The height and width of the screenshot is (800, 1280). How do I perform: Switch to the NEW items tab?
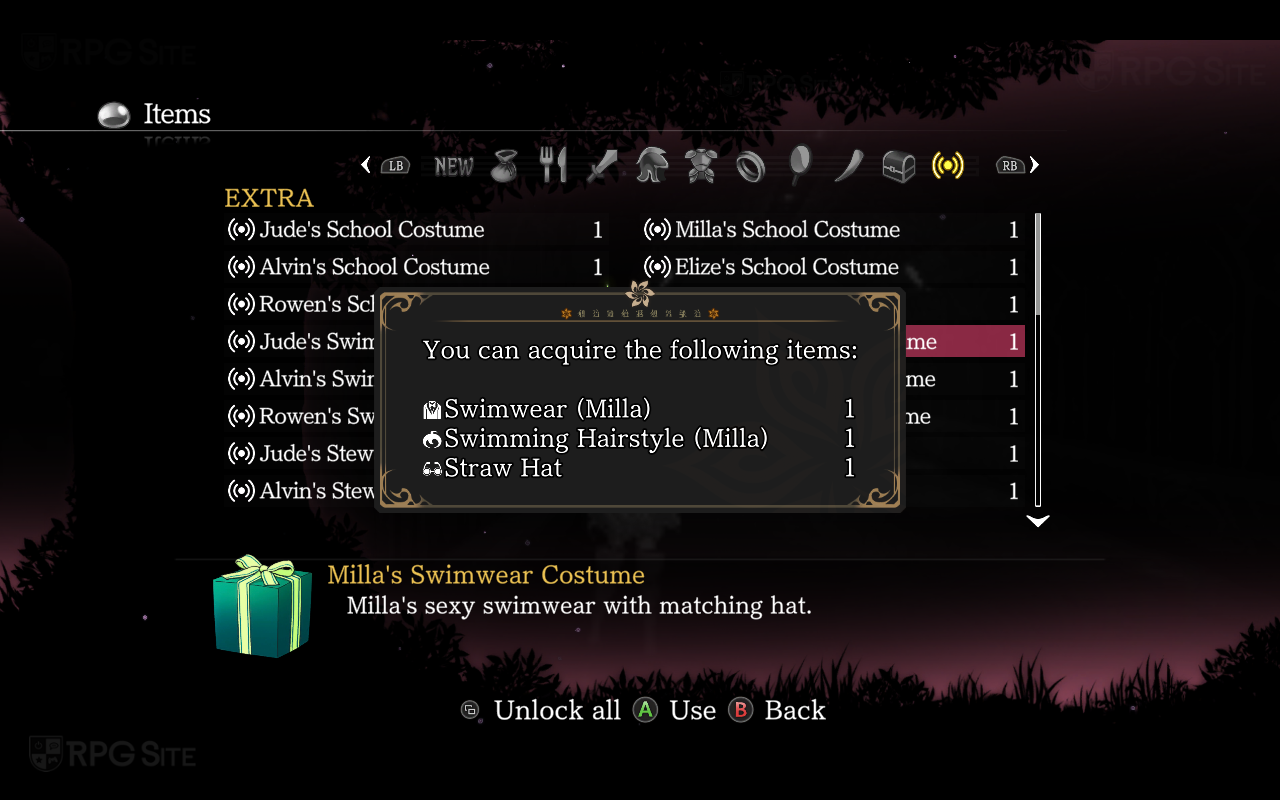454,166
